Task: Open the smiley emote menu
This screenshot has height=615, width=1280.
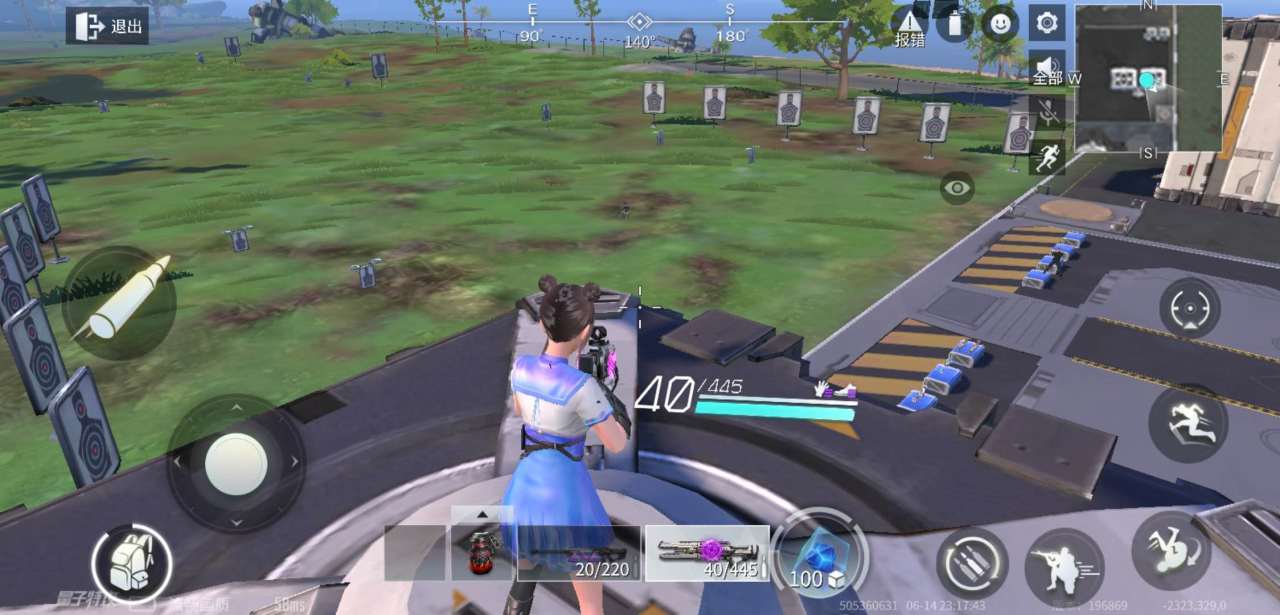Action: click(x=1000, y=23)
